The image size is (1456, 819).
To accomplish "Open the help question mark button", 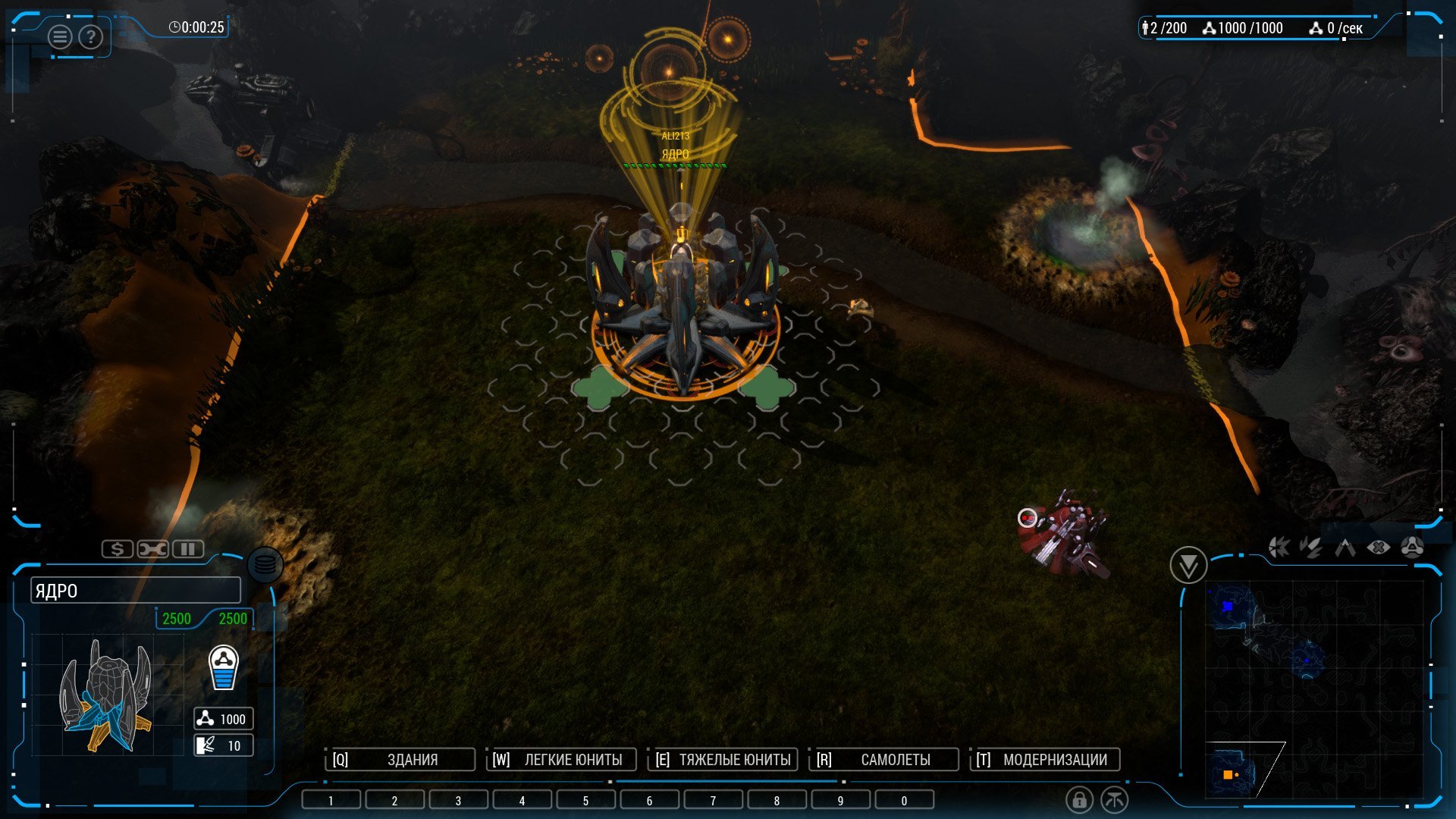I will [90, 36].
